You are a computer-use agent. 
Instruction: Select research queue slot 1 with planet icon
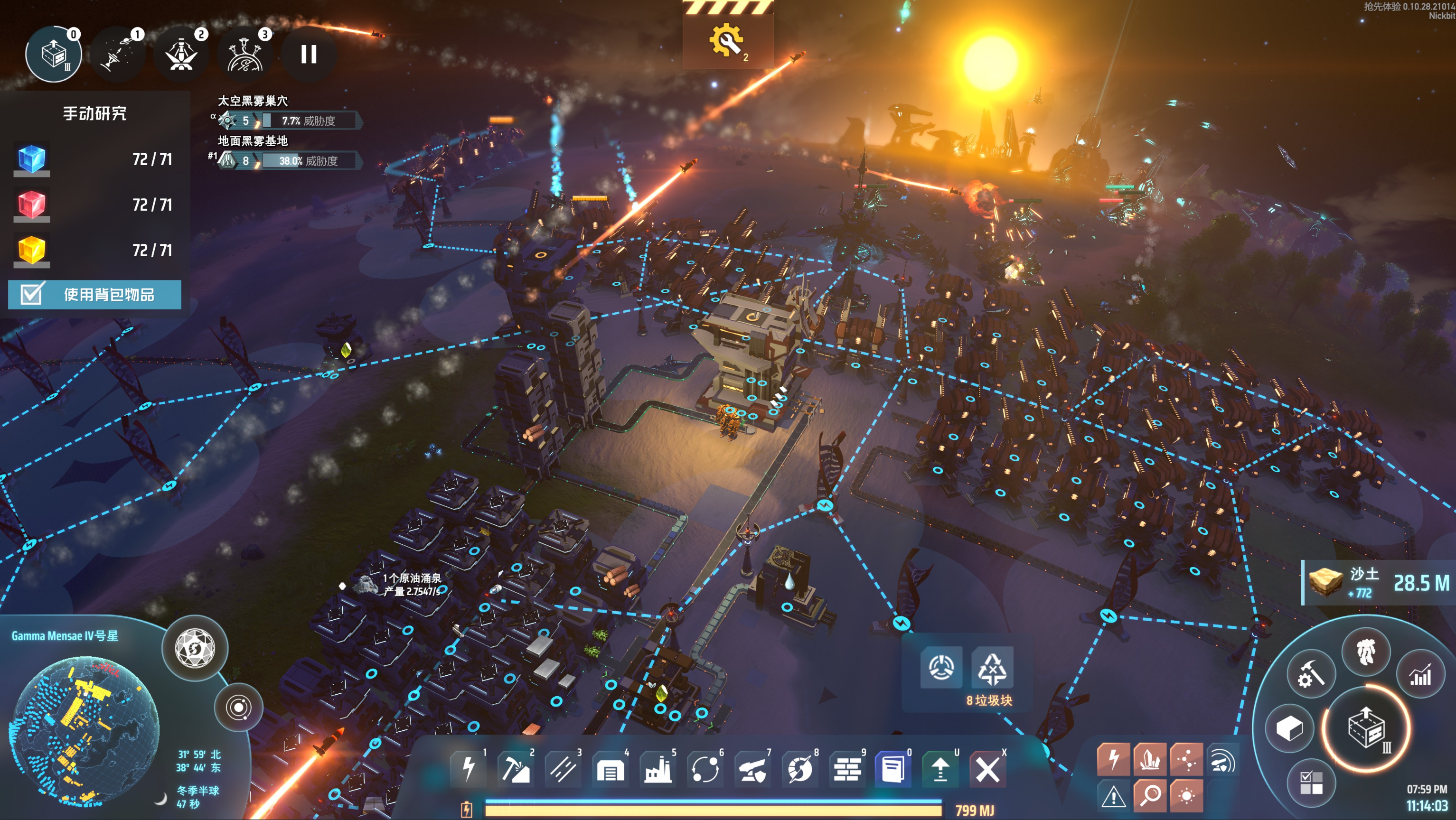[118, 54]
